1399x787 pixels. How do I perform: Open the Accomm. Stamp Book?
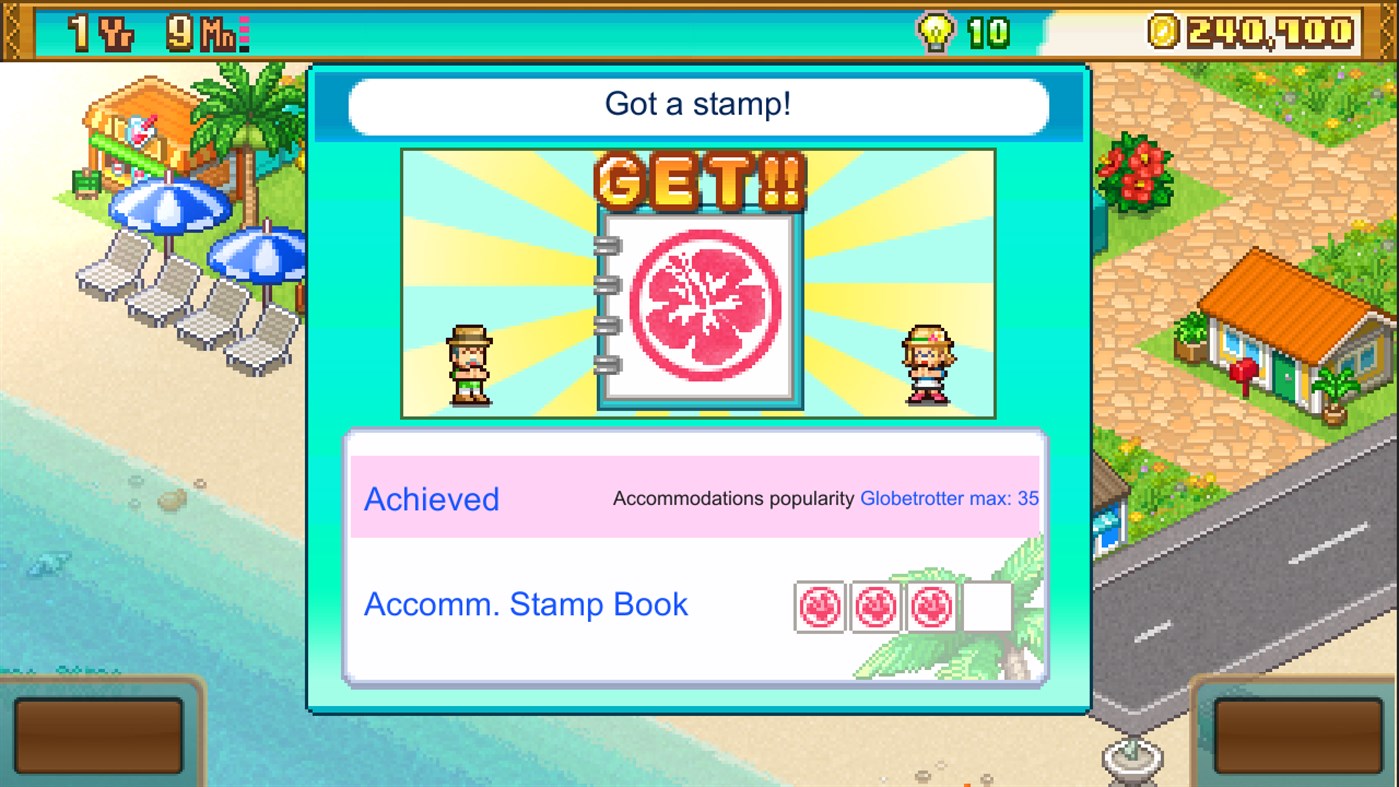(525, 604)
